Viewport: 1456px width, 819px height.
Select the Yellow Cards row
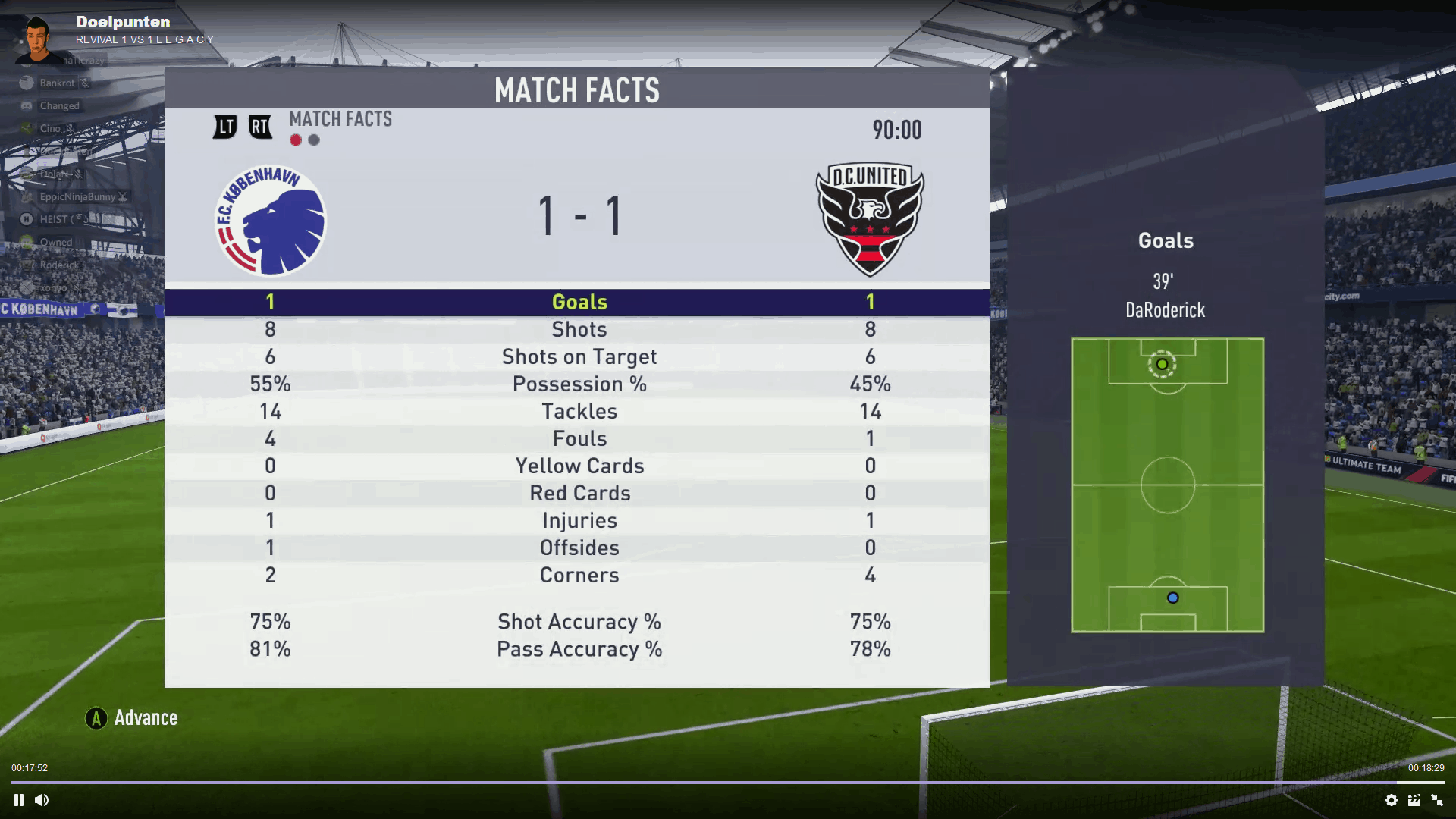point(578,466)
